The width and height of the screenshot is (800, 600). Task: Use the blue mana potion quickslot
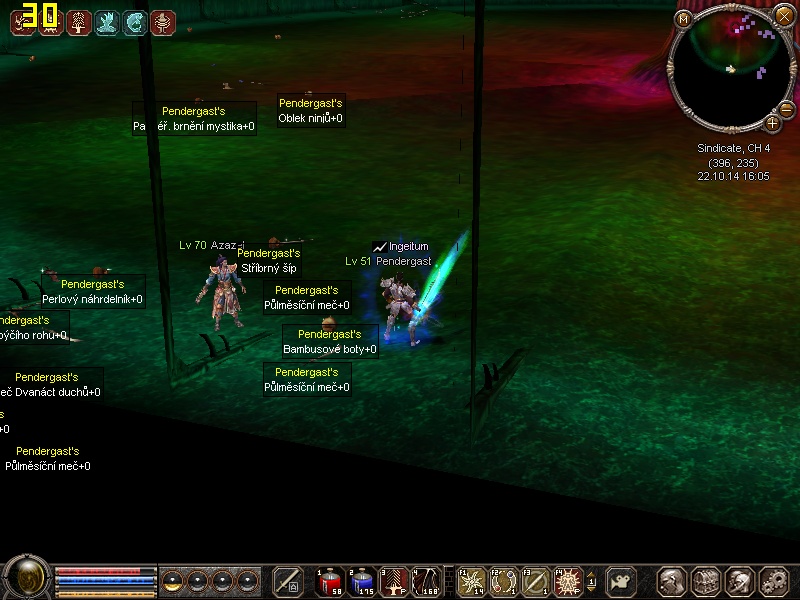(x=360, y=581)
